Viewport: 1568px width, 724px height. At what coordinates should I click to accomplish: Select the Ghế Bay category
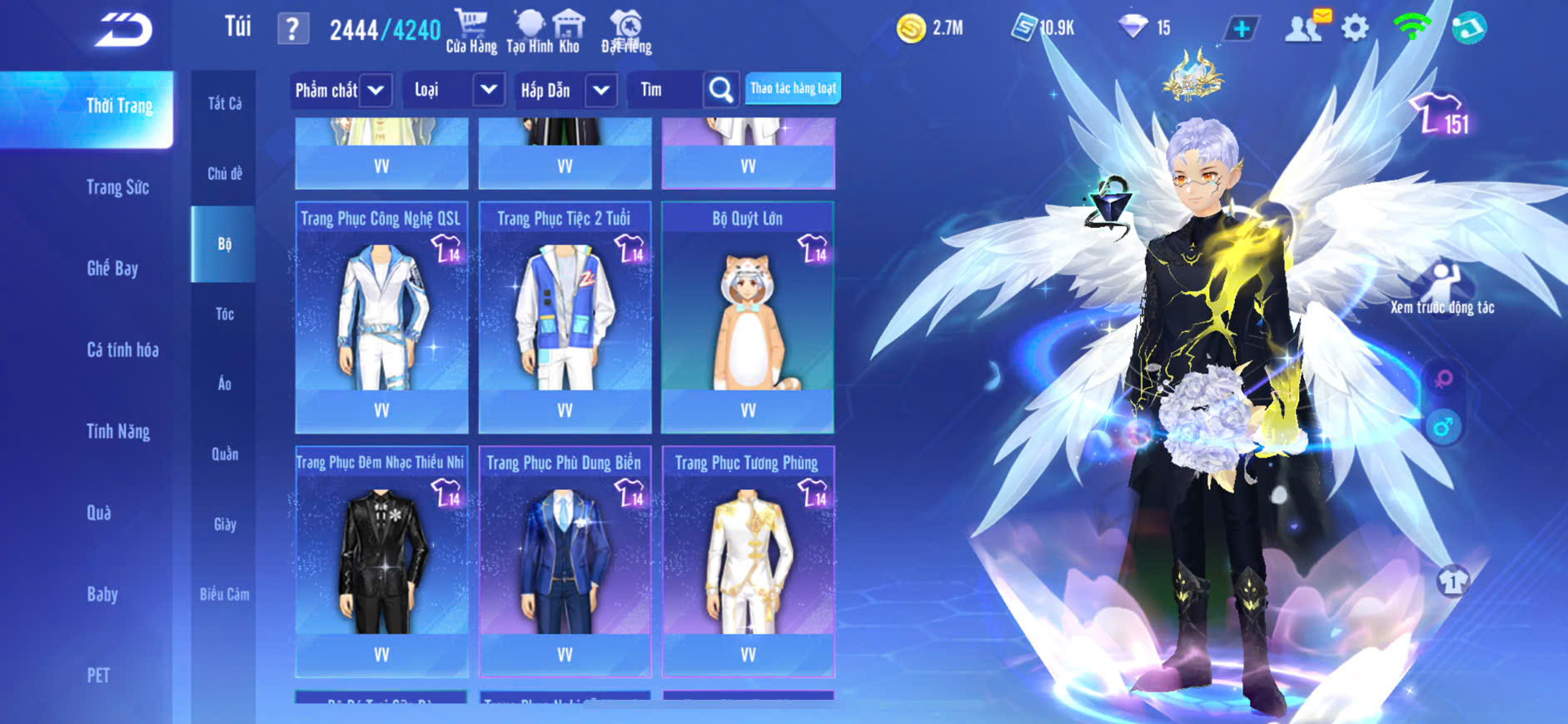(x=112, y=269)
